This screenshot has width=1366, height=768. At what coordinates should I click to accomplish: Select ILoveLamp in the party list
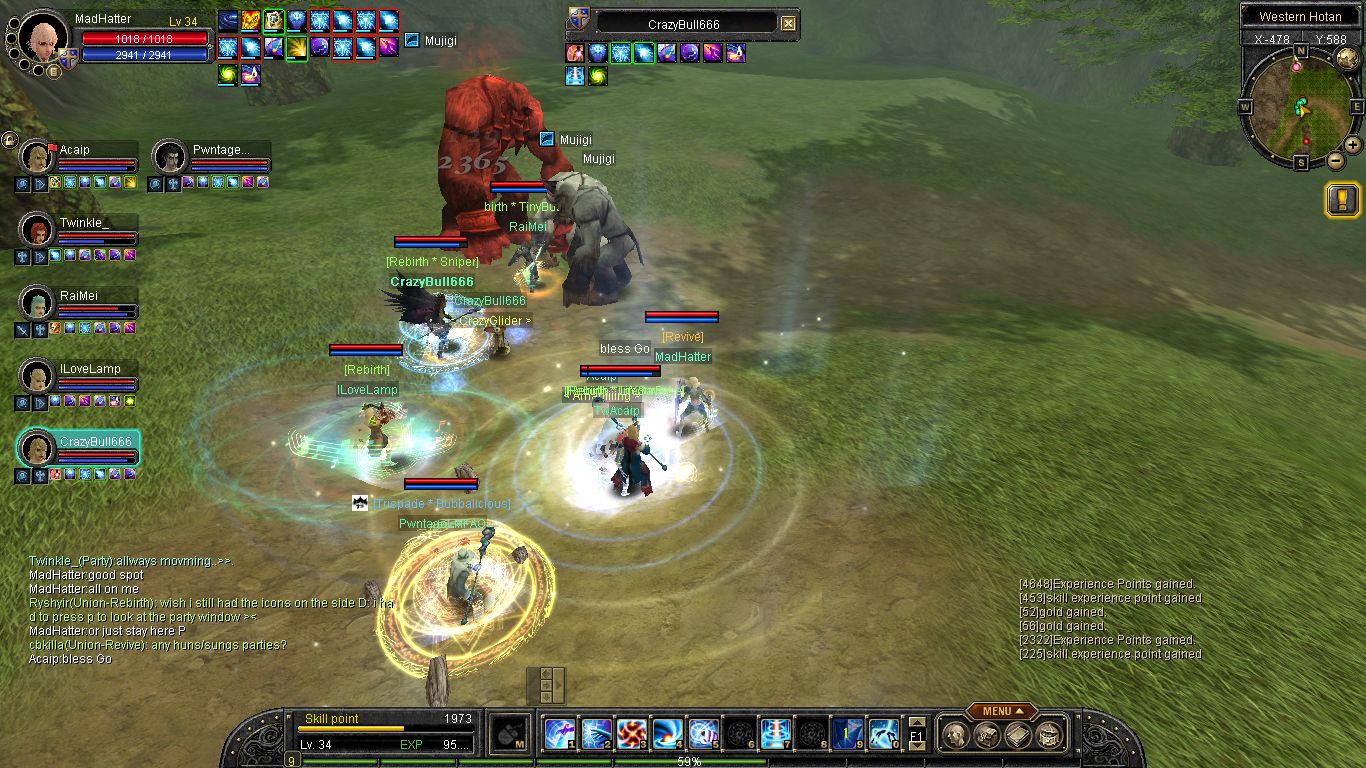pyautogui.click(x=37, y=376)
